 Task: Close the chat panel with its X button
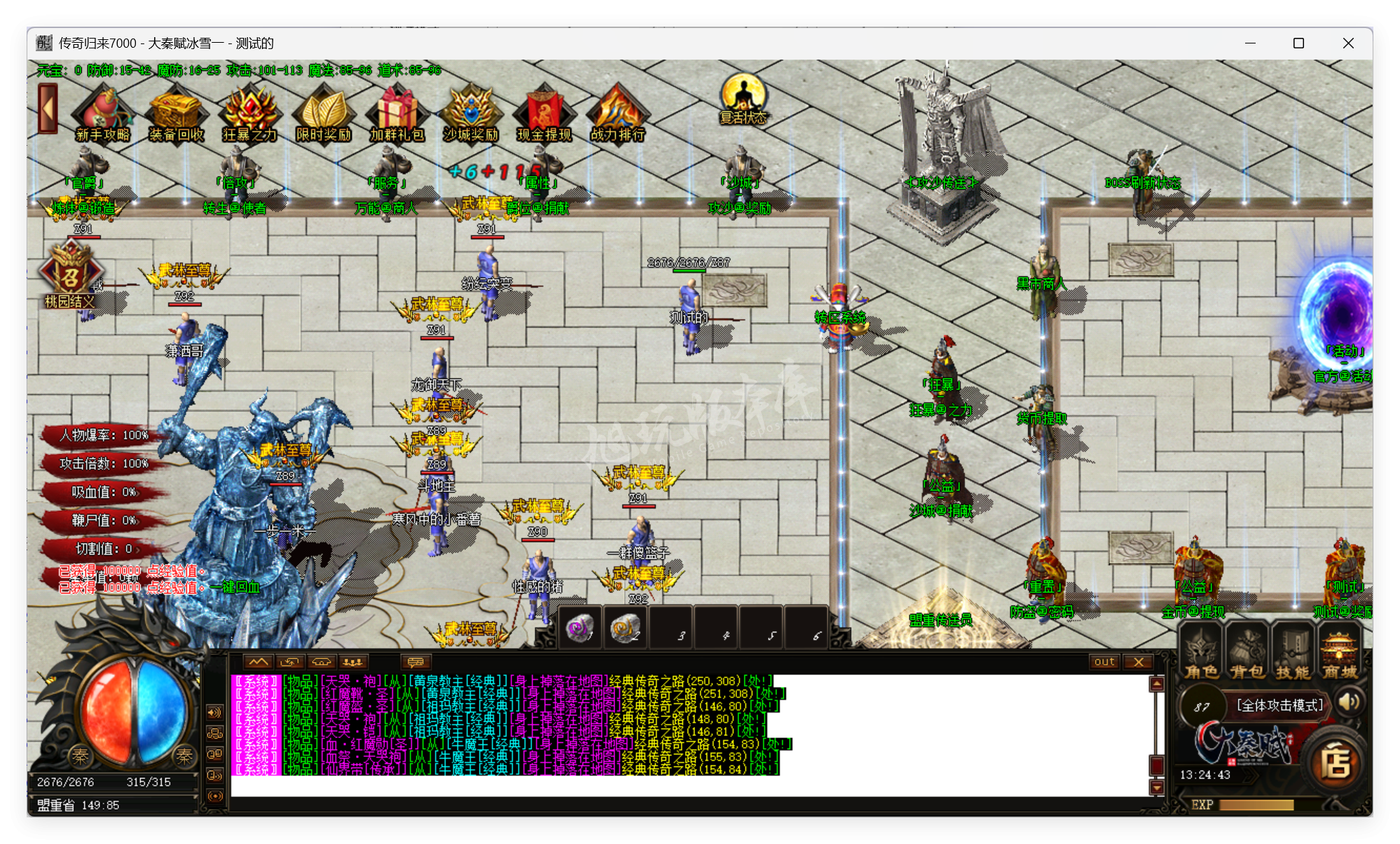coord(1139,662)
